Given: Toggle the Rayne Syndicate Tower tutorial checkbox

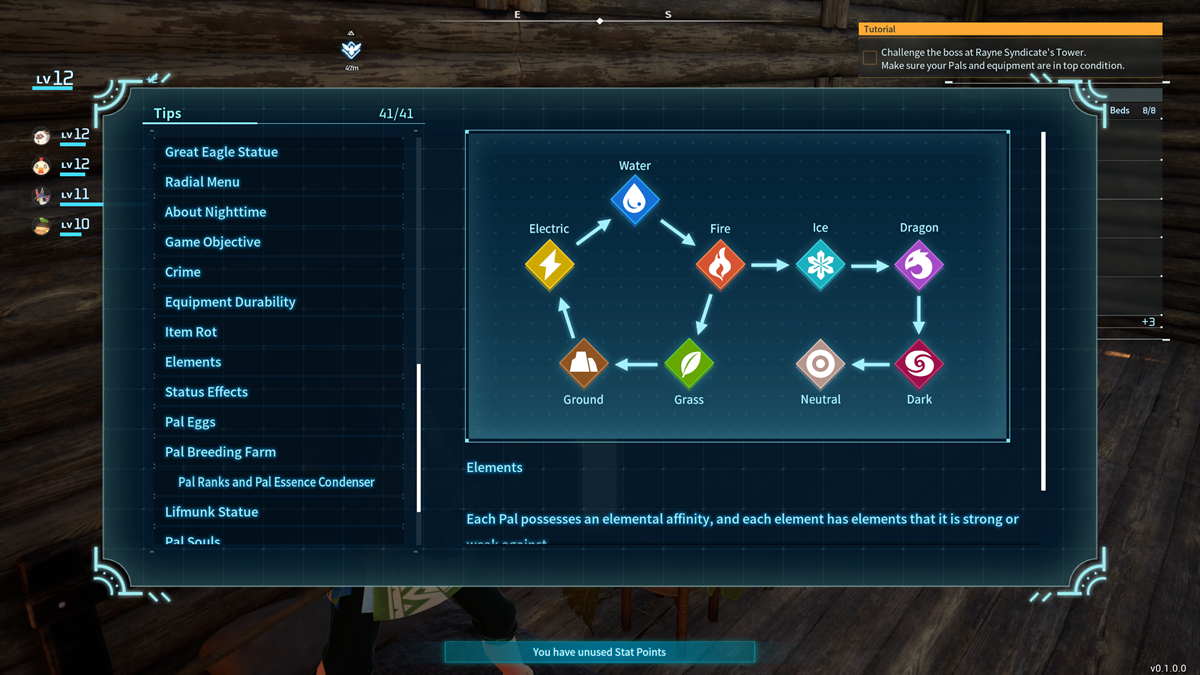Looking at the screenshot, I should pos(870,58).
